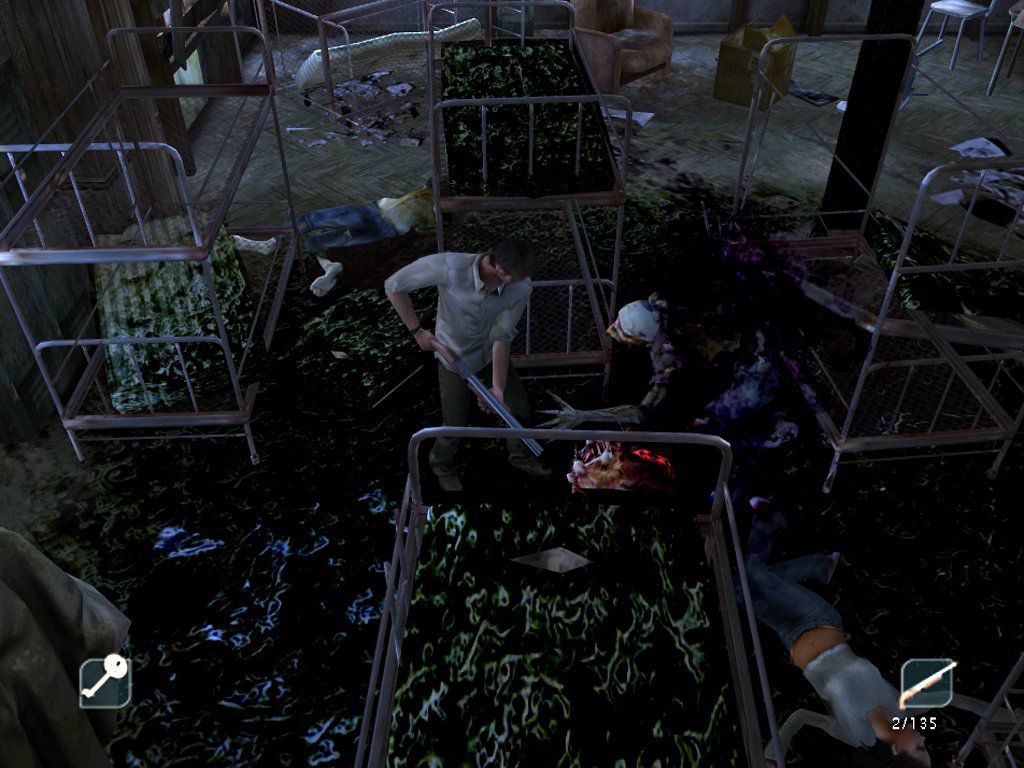Select the key item icon
This screenshot has width=1024, height=768.
pyautogui.click(x=105, y=681)
